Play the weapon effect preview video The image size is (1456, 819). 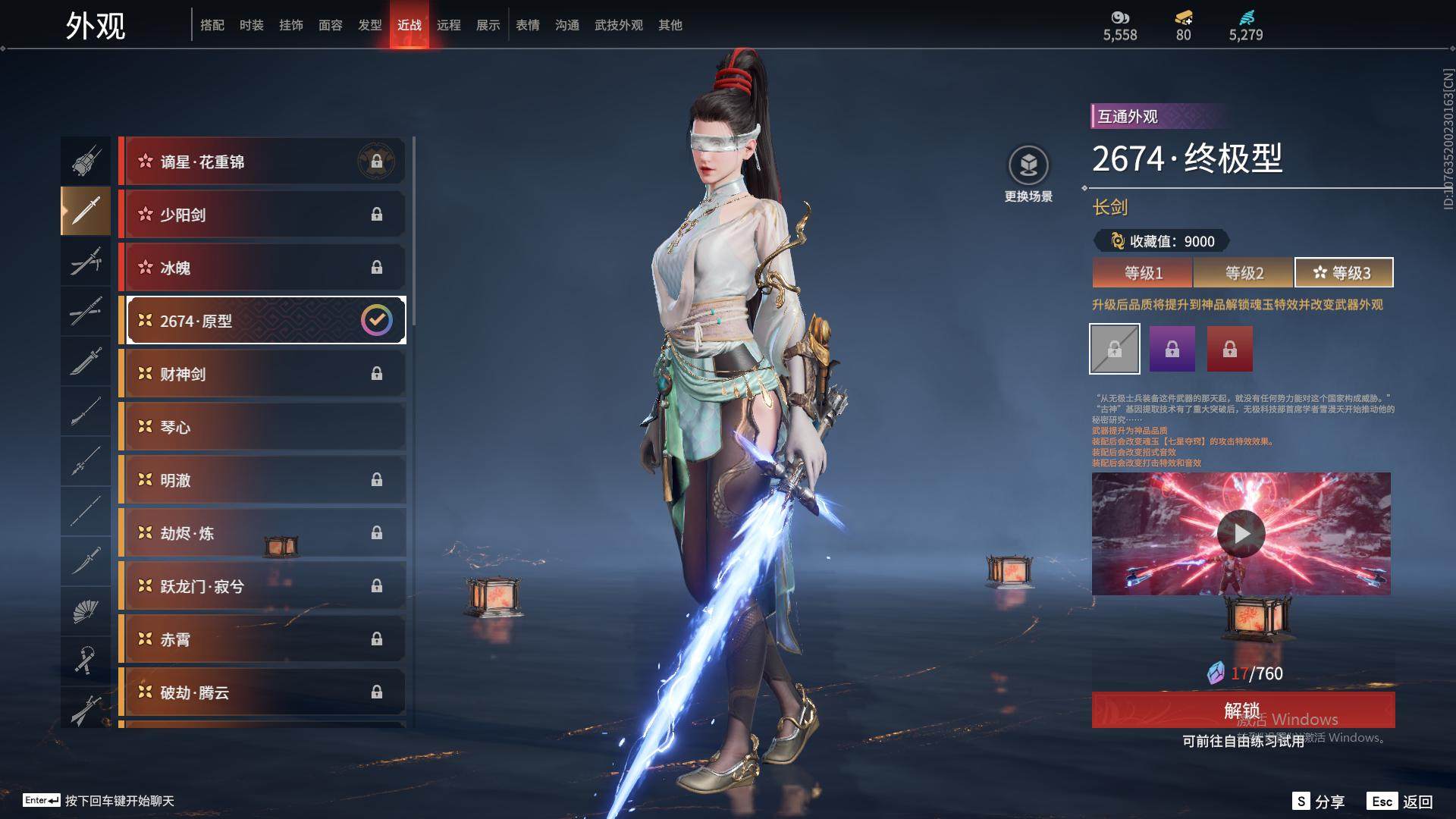click(1241, 534)
